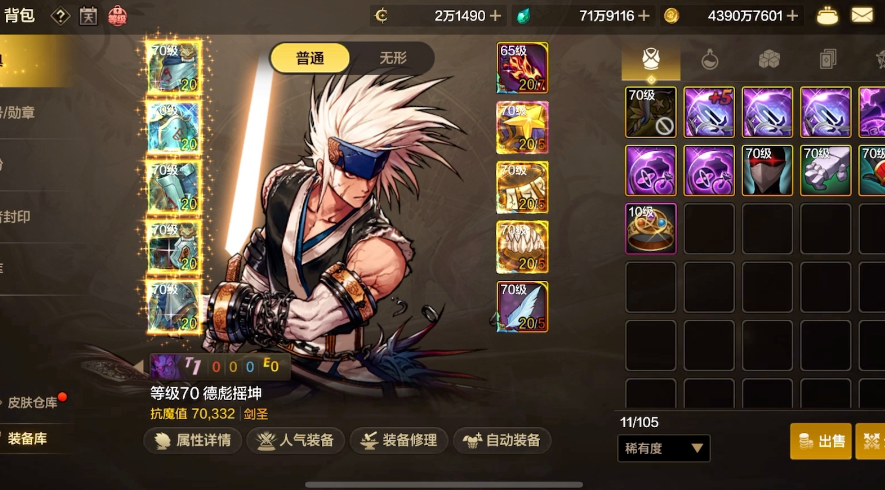Switch to the potion flask consumables tab

pos(709,59)
